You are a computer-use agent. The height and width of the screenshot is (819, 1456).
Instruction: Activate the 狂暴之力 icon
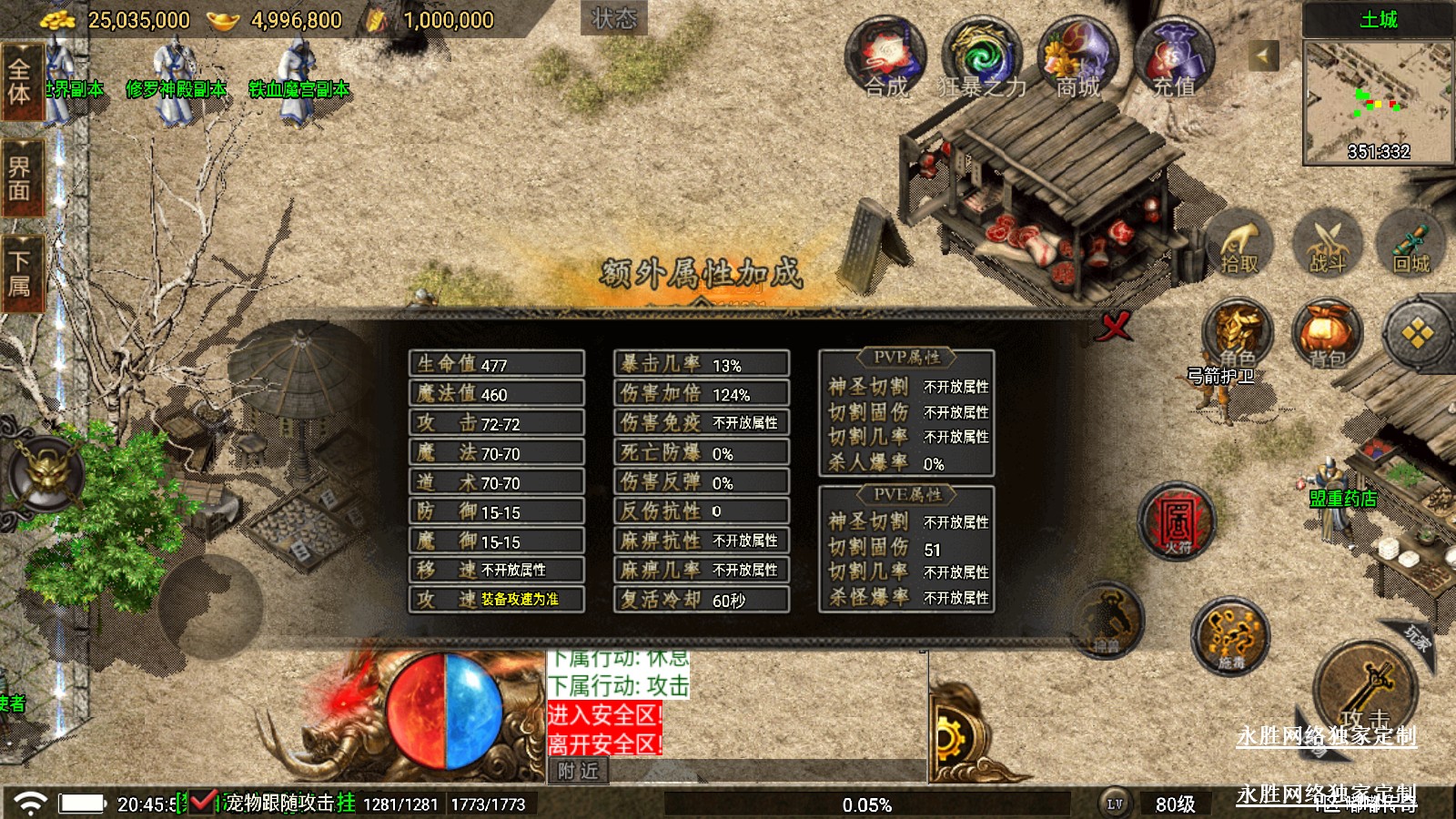pyautogui.click(x=983, y=56)
